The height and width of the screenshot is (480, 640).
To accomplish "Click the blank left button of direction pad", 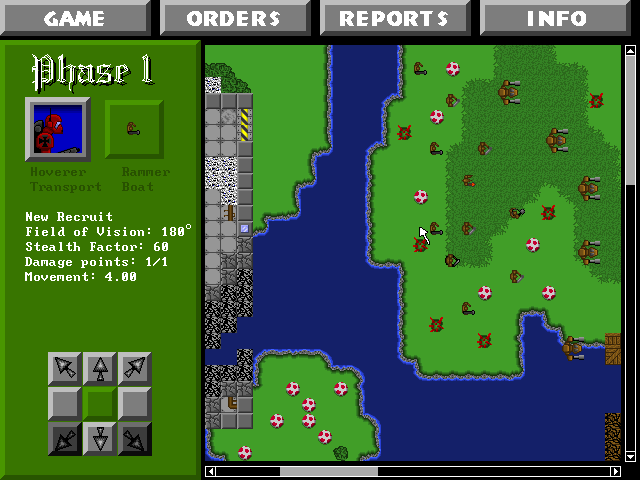I will tap(66, 404).
